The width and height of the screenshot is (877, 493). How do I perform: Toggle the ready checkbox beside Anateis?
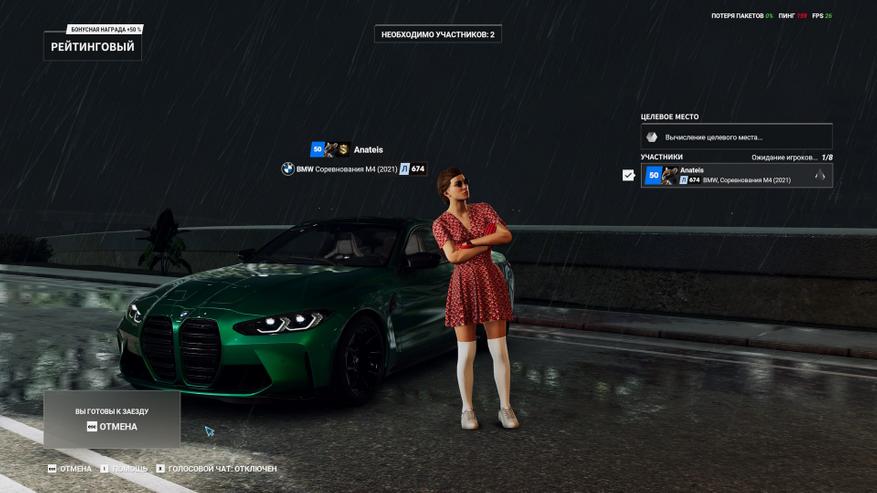[x=628, y=175]
